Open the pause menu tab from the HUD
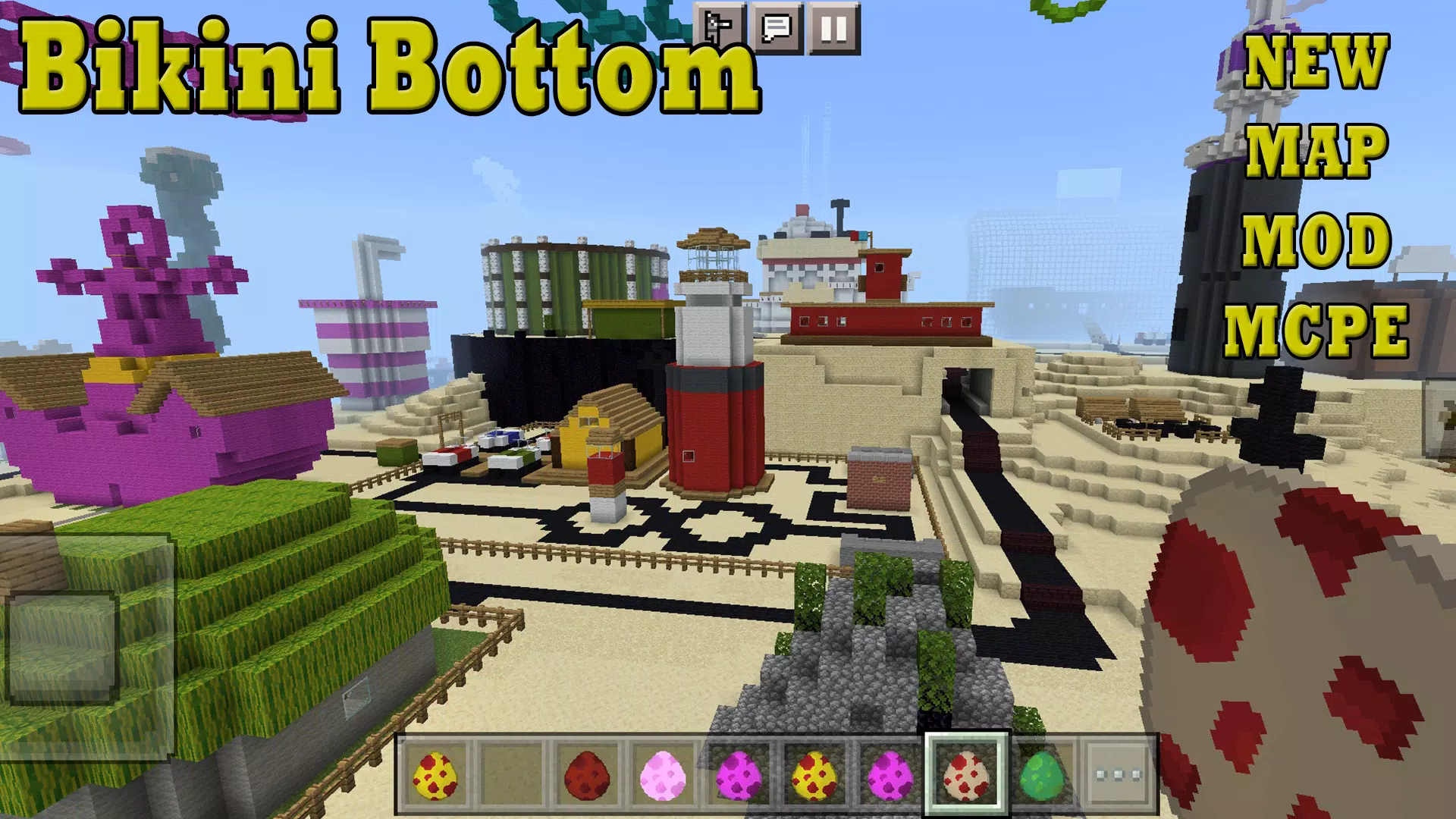 [x=834, y=28]
